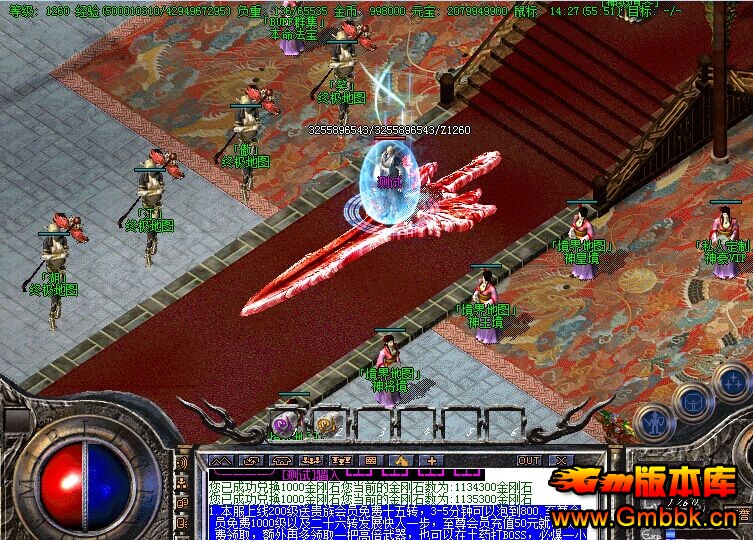753x540 pixels.
Task: Click the plus button on chat toolbar
Action: tap(432, 460)
